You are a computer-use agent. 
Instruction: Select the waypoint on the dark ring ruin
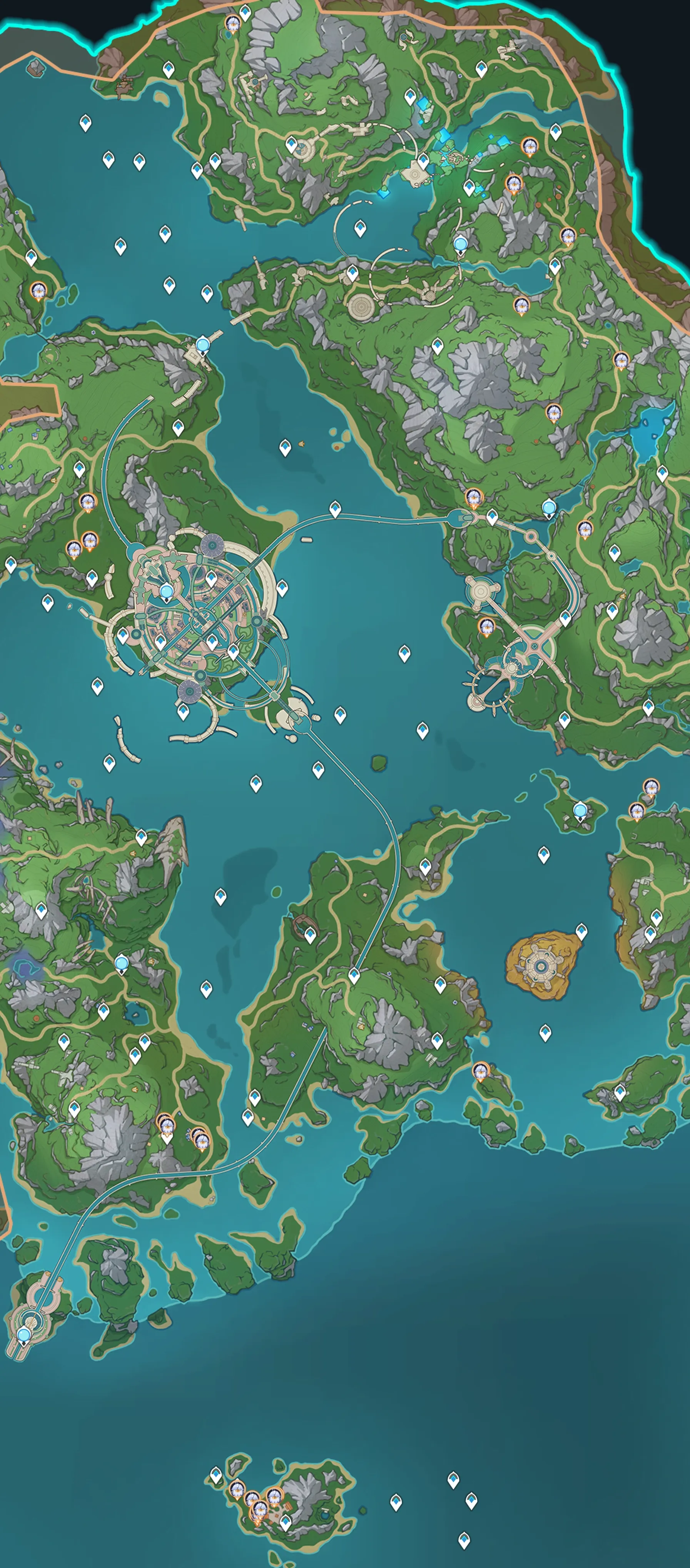pyautogui.click(x=310, y=935)
